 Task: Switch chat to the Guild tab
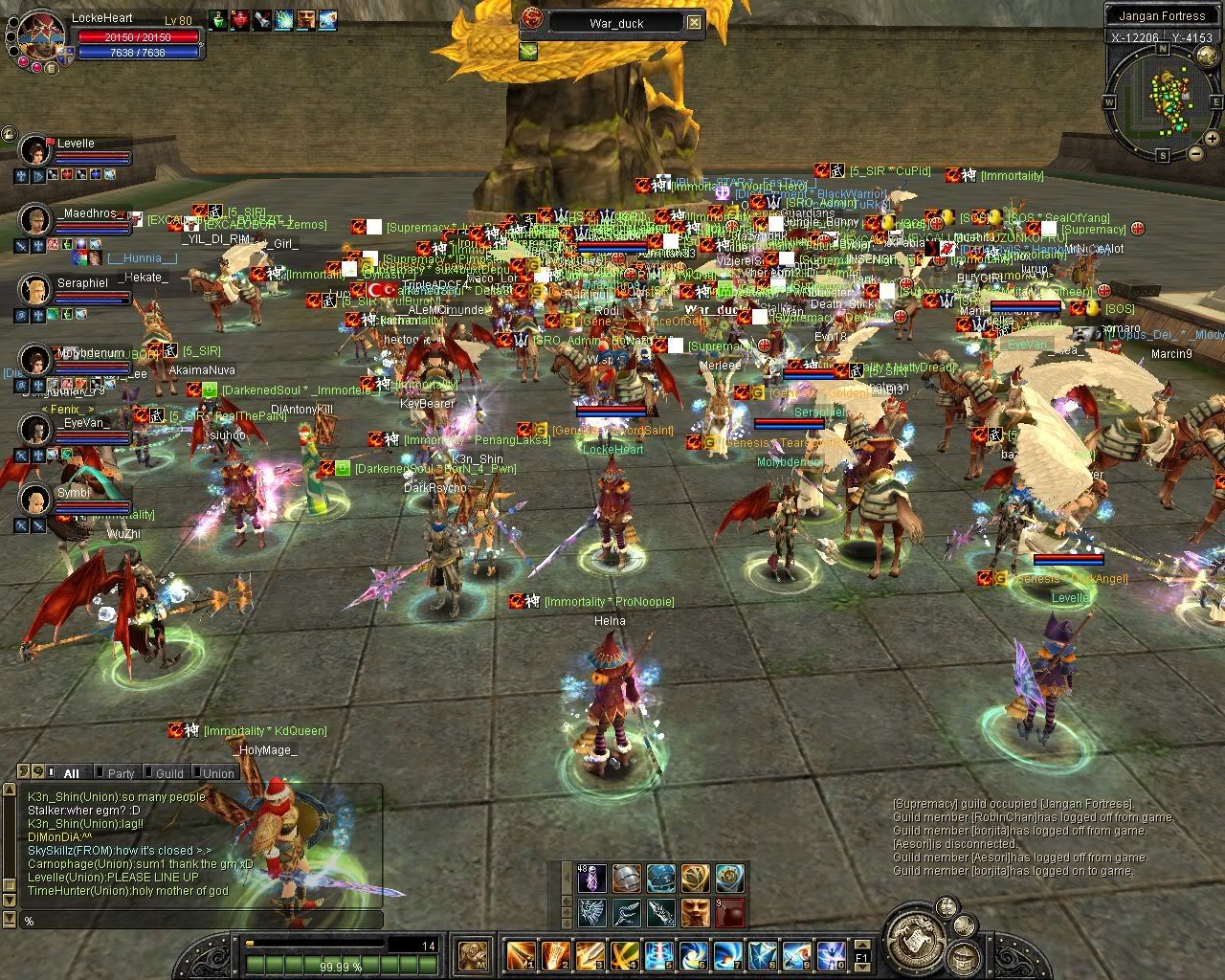pos(169,773)
